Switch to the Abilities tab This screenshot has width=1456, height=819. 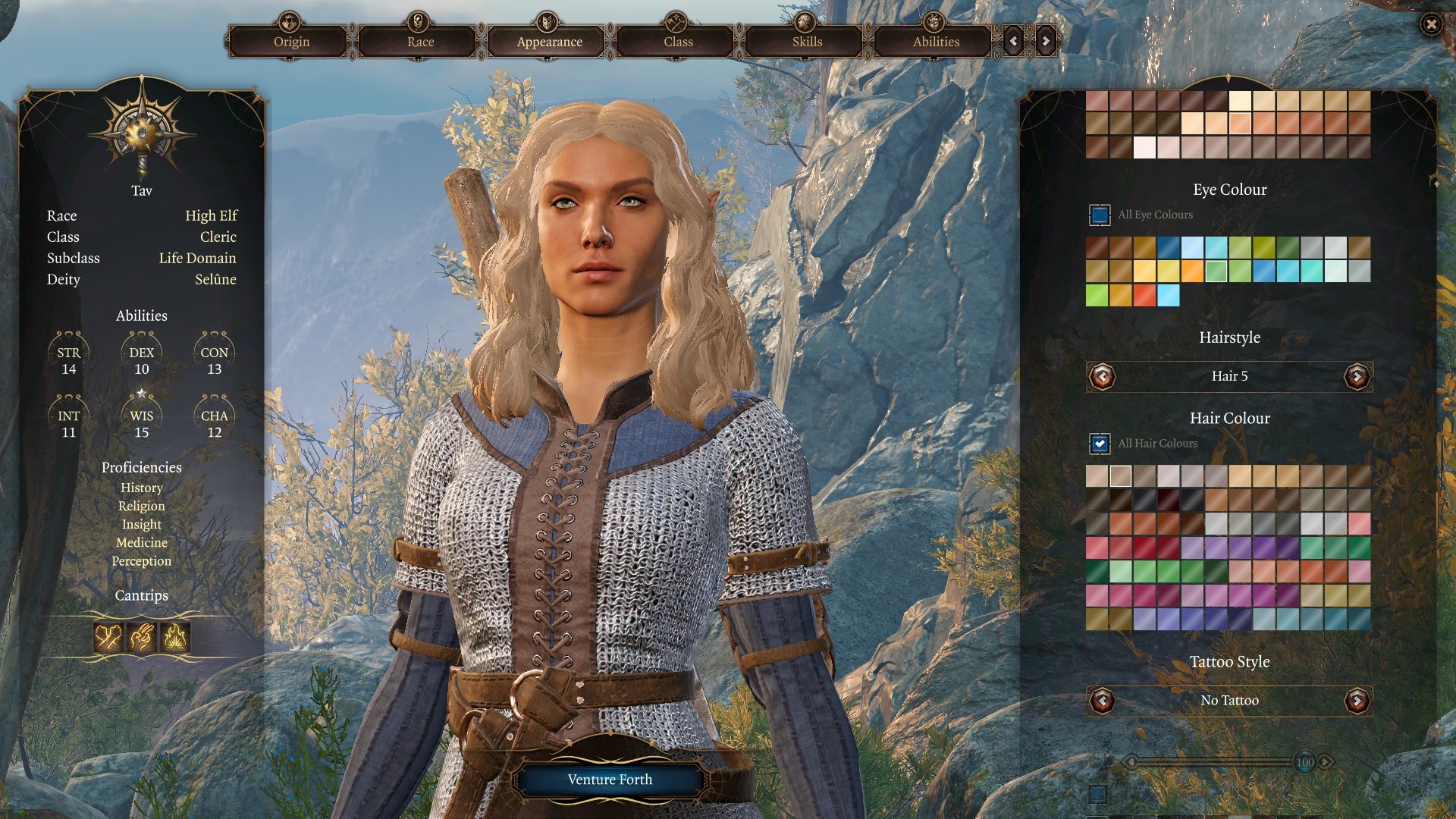936,42
